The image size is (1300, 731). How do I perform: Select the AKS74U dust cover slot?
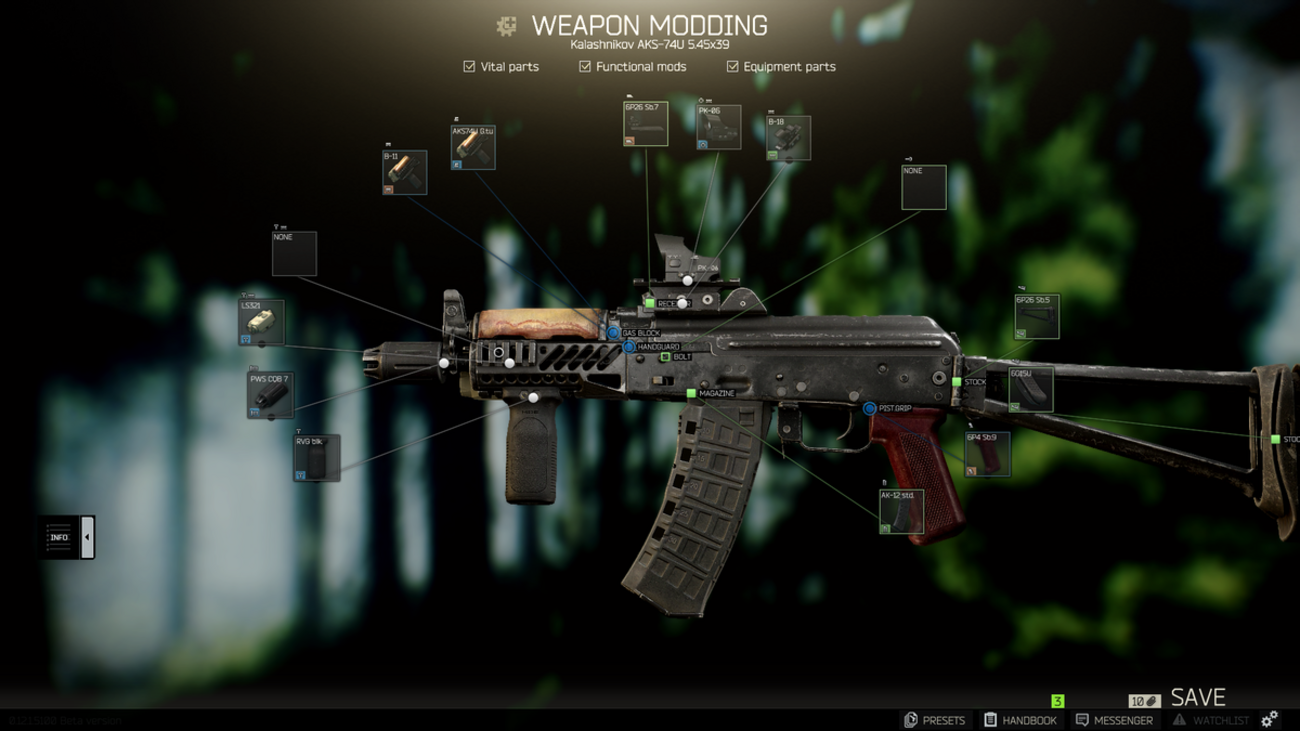[x=473, y=147]
